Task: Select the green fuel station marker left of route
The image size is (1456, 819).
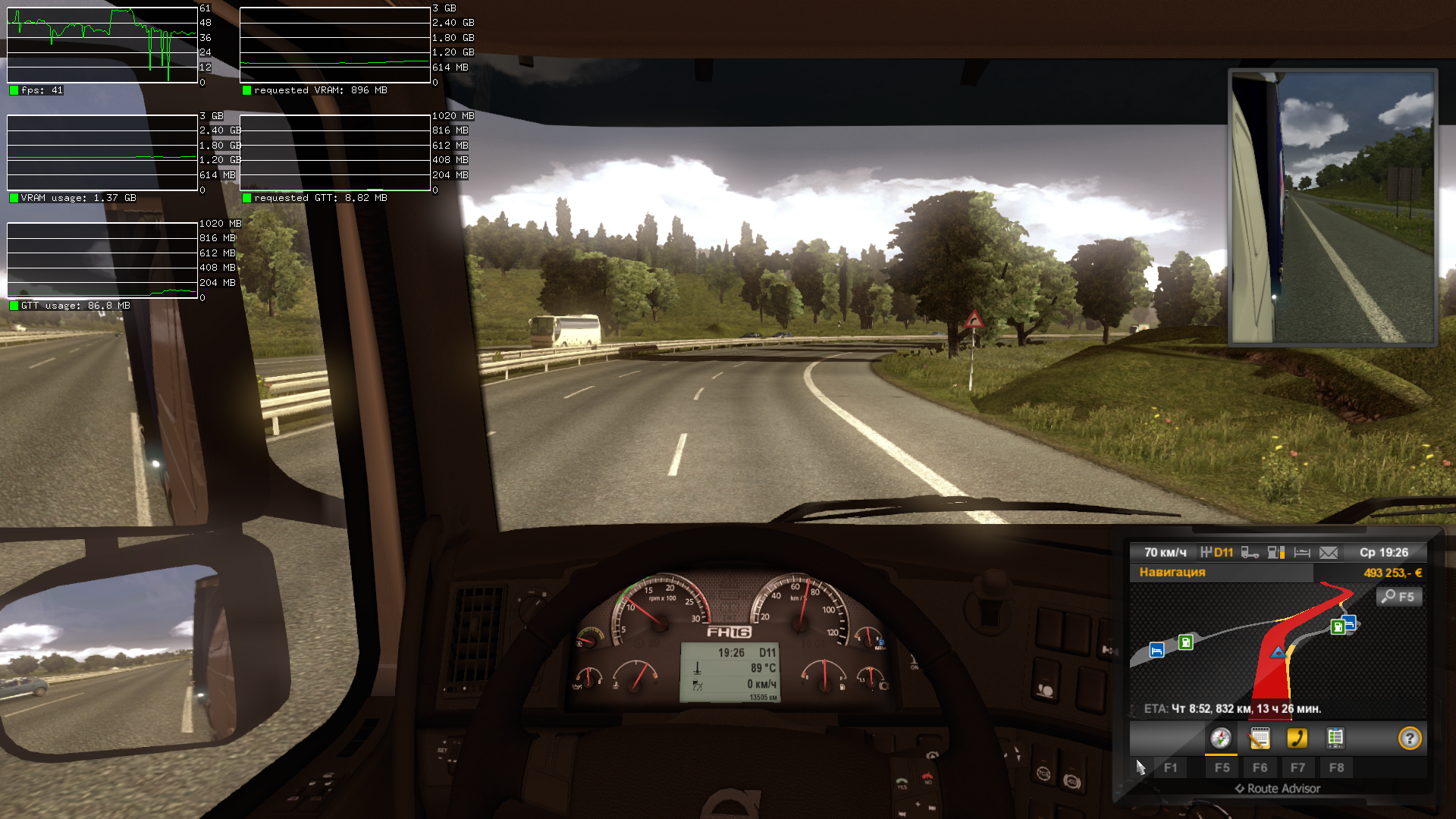Action: (1185, 643)
